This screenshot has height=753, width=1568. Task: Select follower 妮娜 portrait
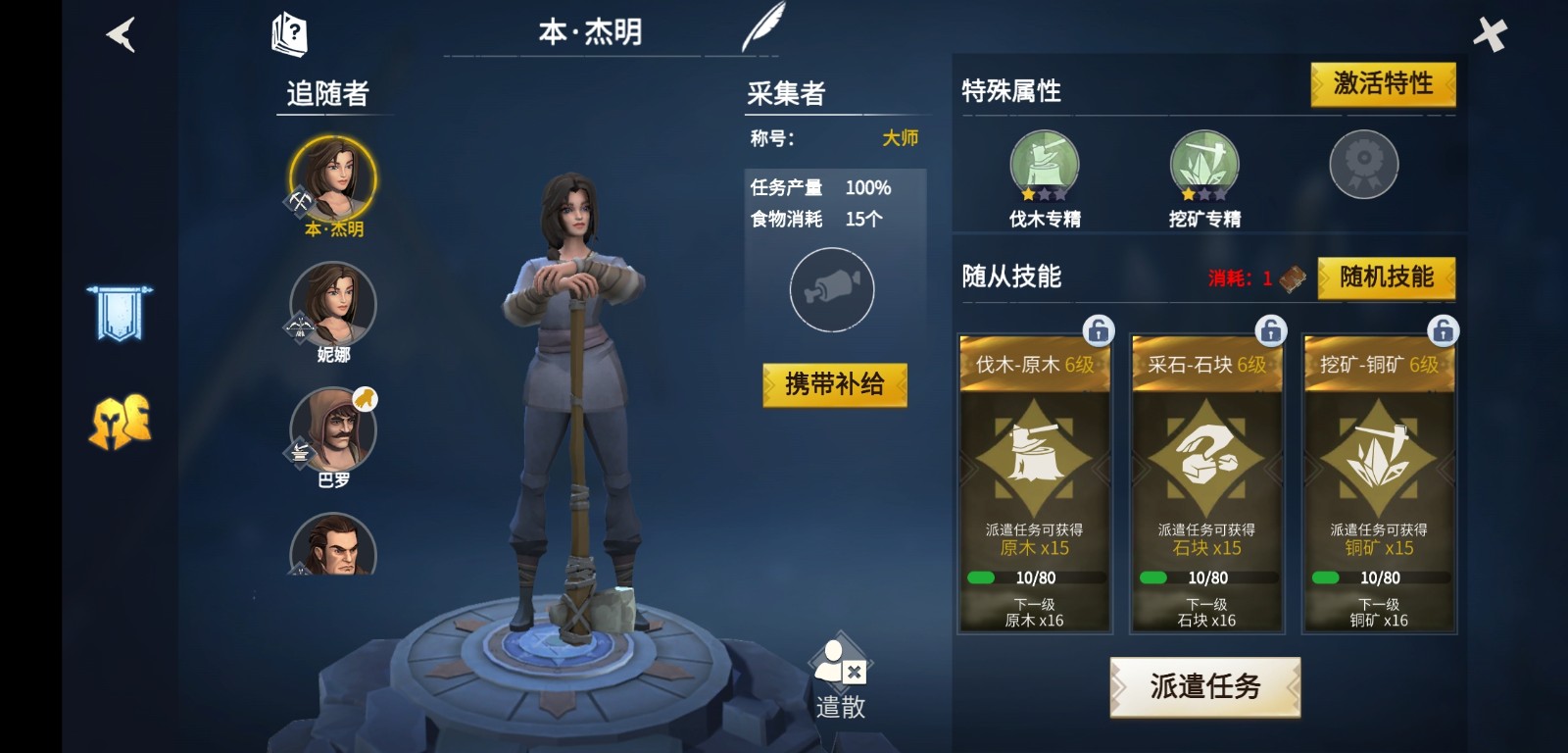coord(333,304)
